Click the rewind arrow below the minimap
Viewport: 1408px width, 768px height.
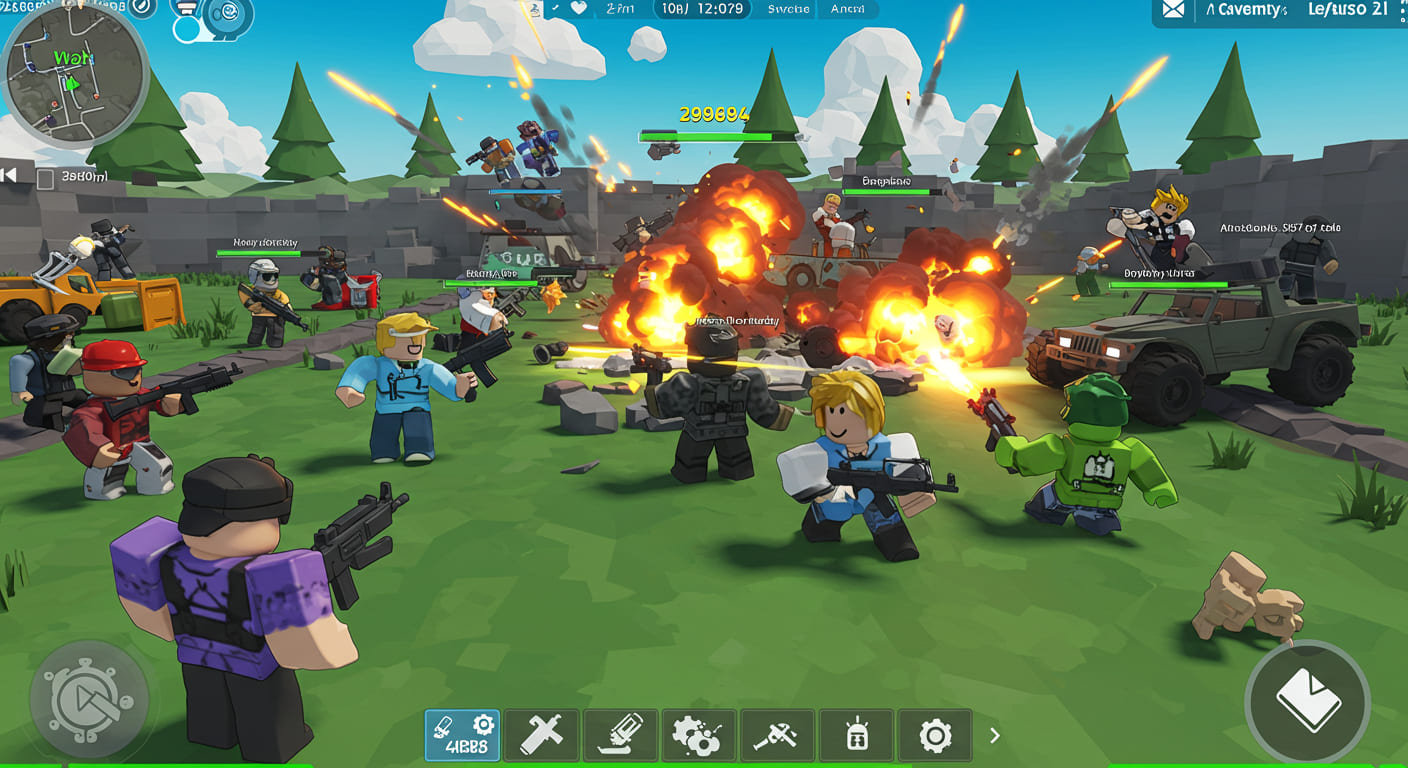coord(10,176)
